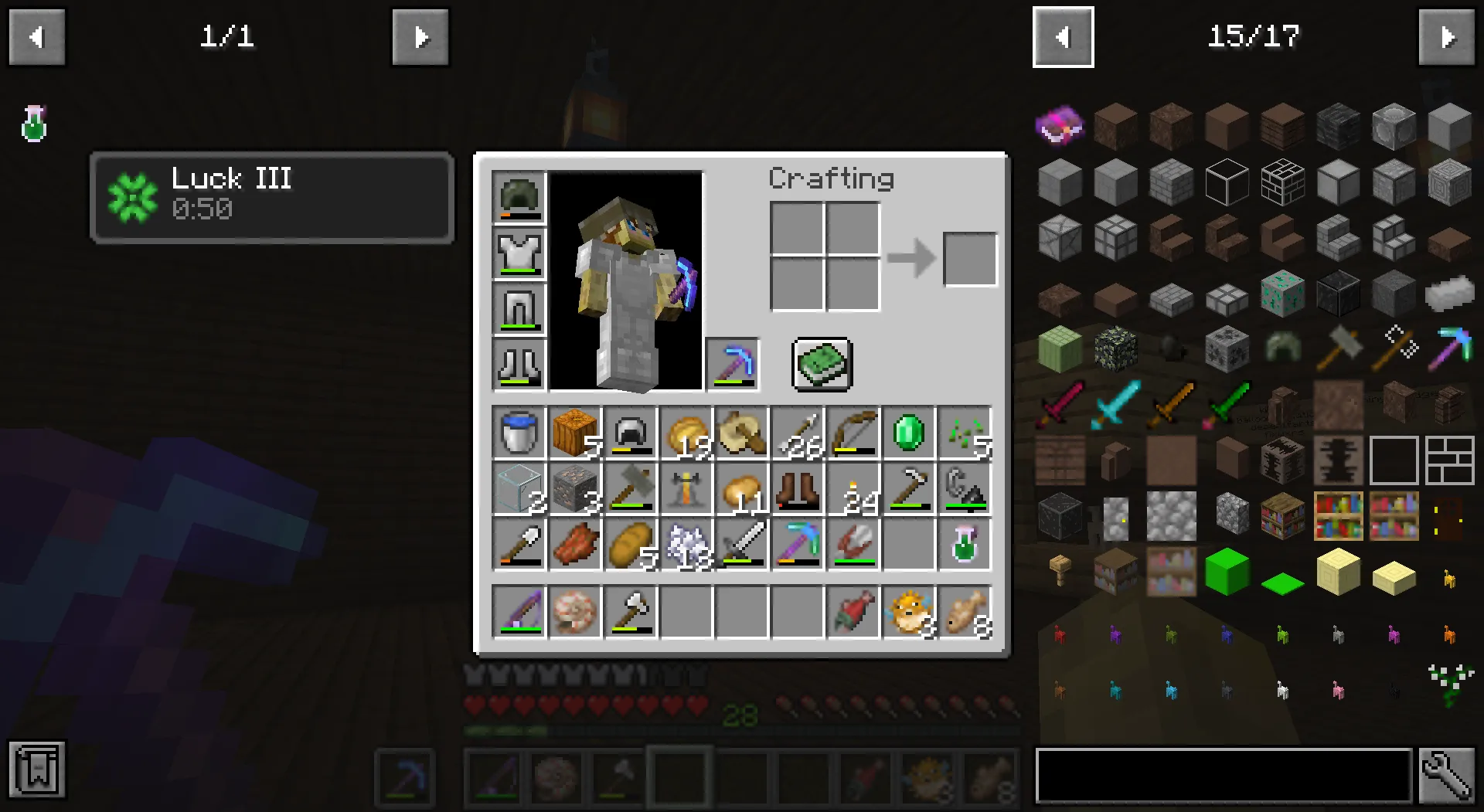
Task: Select the cyan sword in the item list
Action: [x=1115, y=404]
